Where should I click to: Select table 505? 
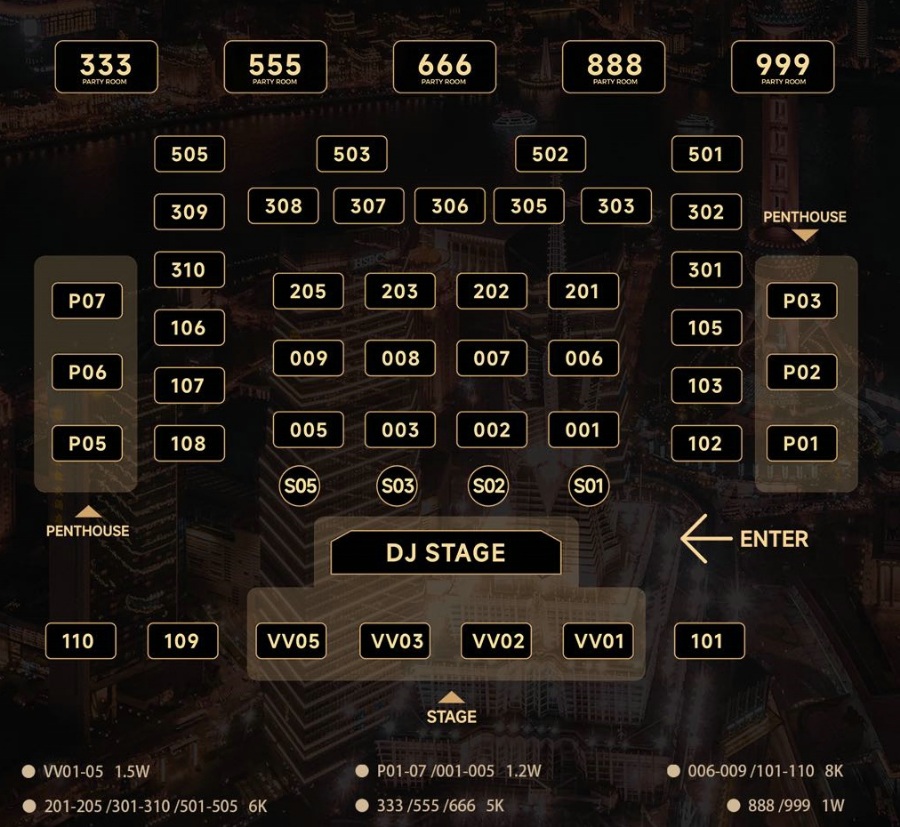[189, 154]
